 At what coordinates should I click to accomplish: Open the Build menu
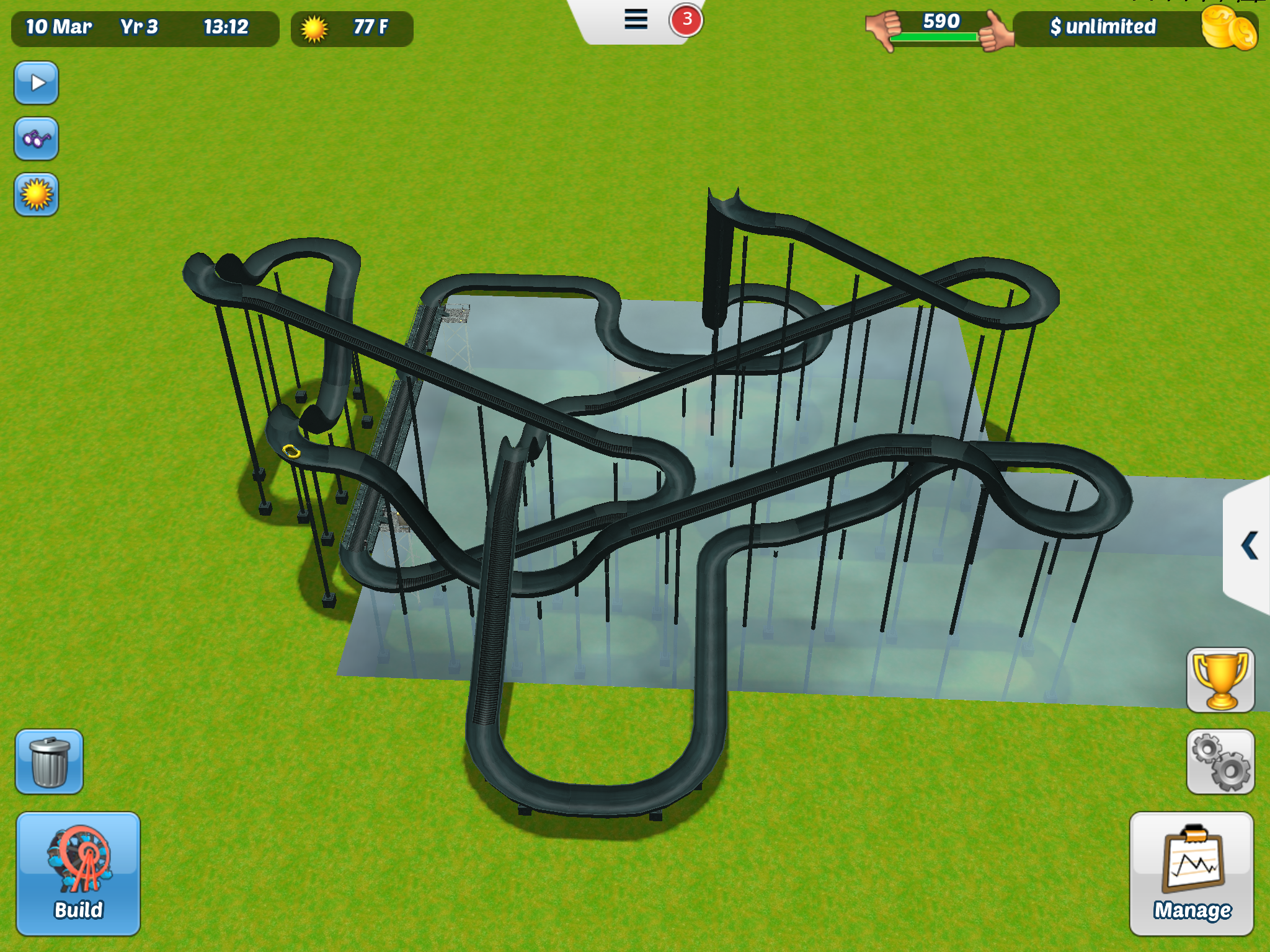click(78, 873)
